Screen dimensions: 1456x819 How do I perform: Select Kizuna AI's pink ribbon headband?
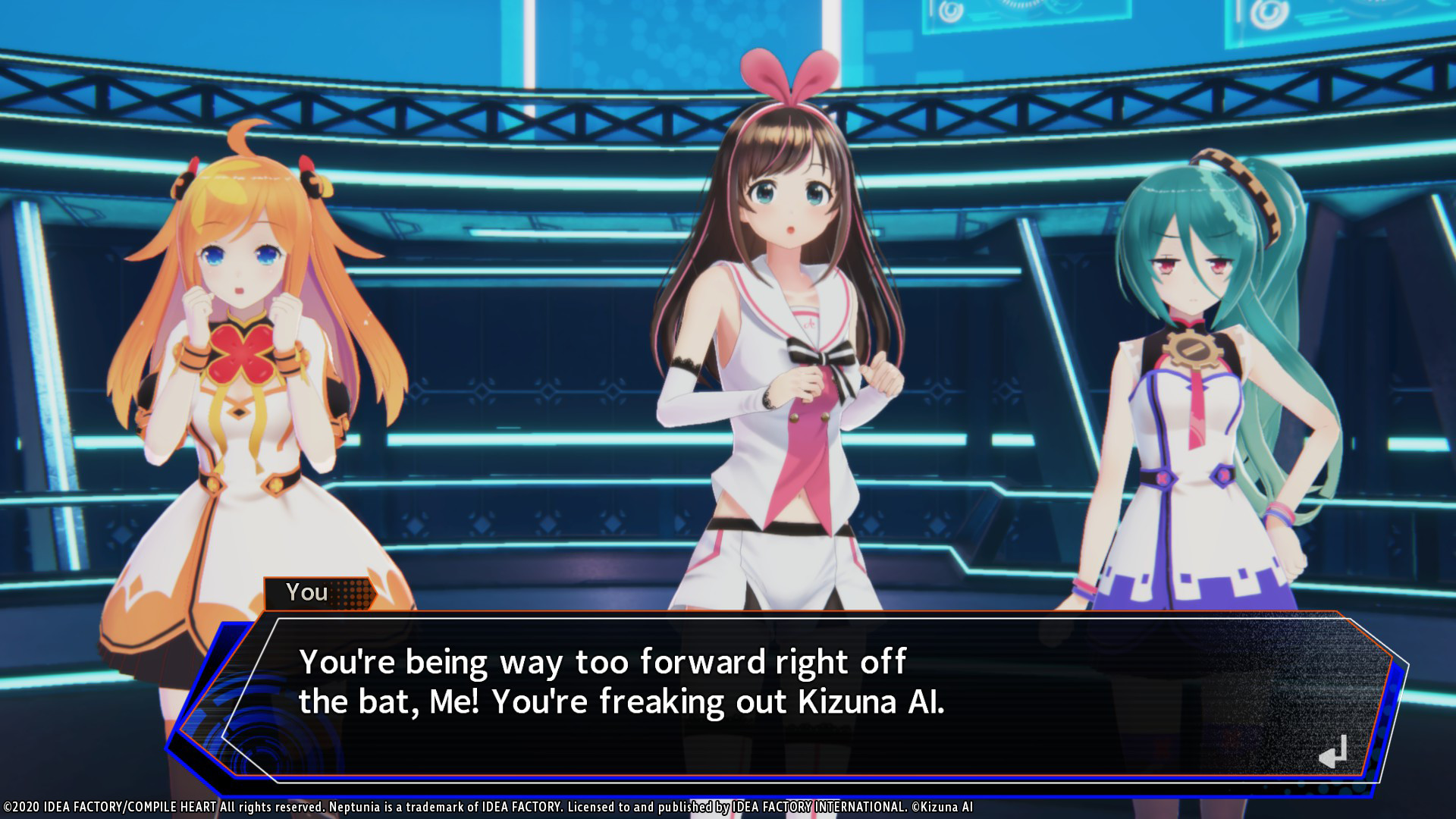[x=789, y=80]
